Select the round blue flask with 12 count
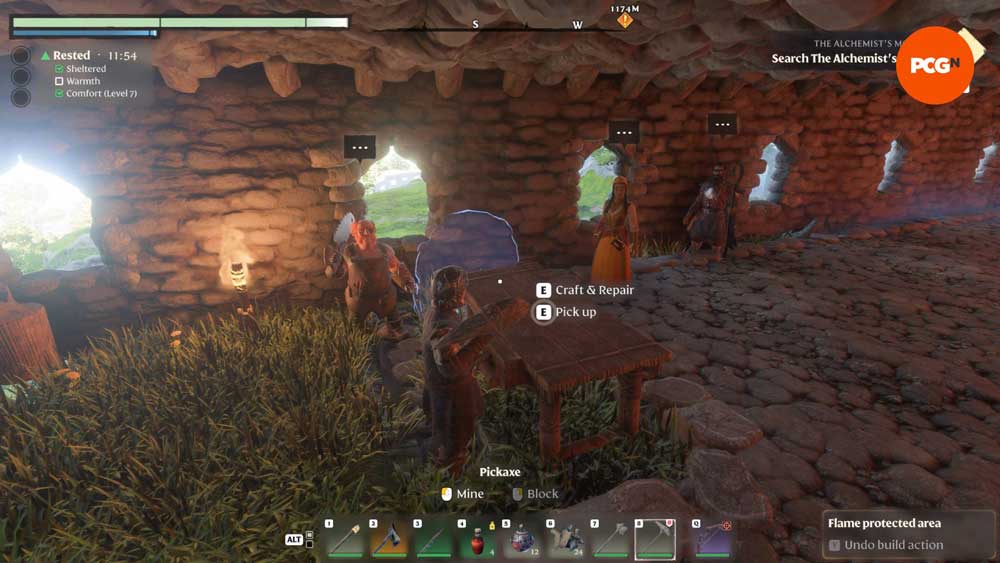 [521, 540]
